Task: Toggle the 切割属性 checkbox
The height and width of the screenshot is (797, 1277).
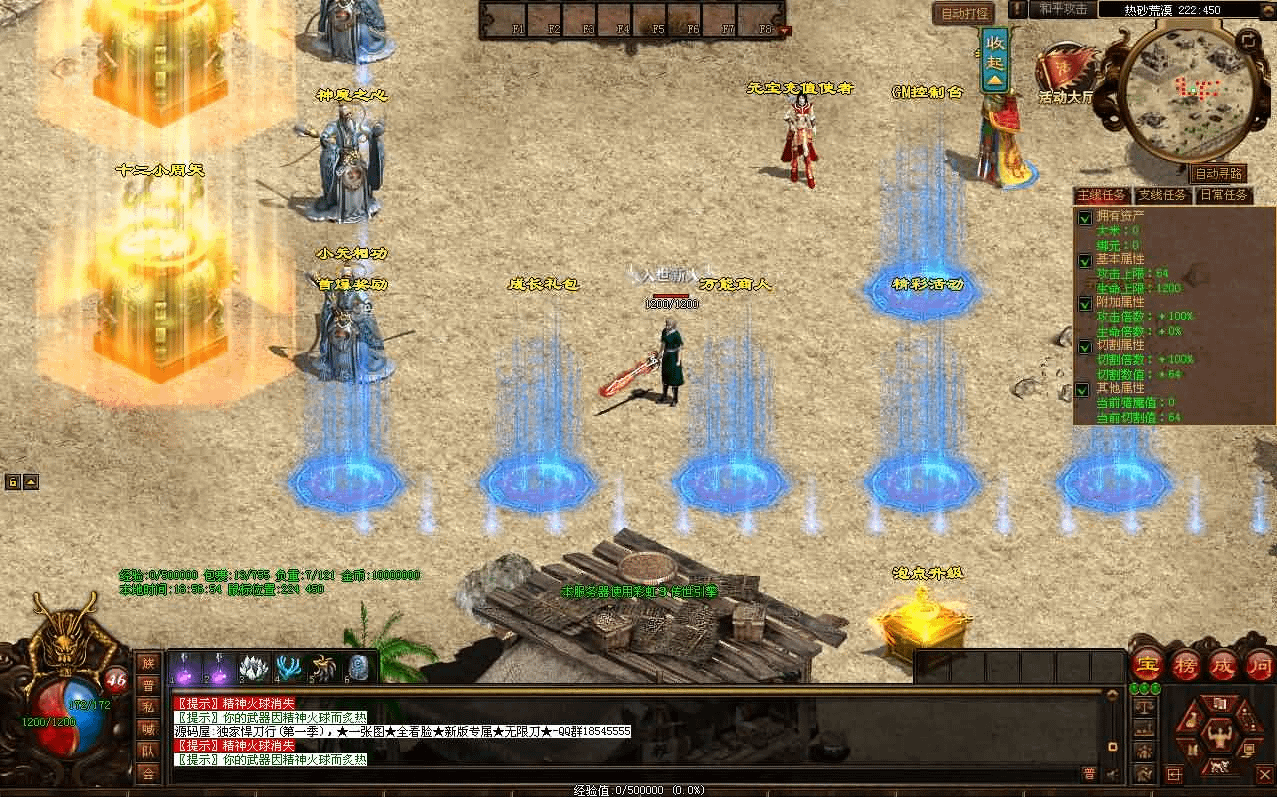Action: (1085, 347)
